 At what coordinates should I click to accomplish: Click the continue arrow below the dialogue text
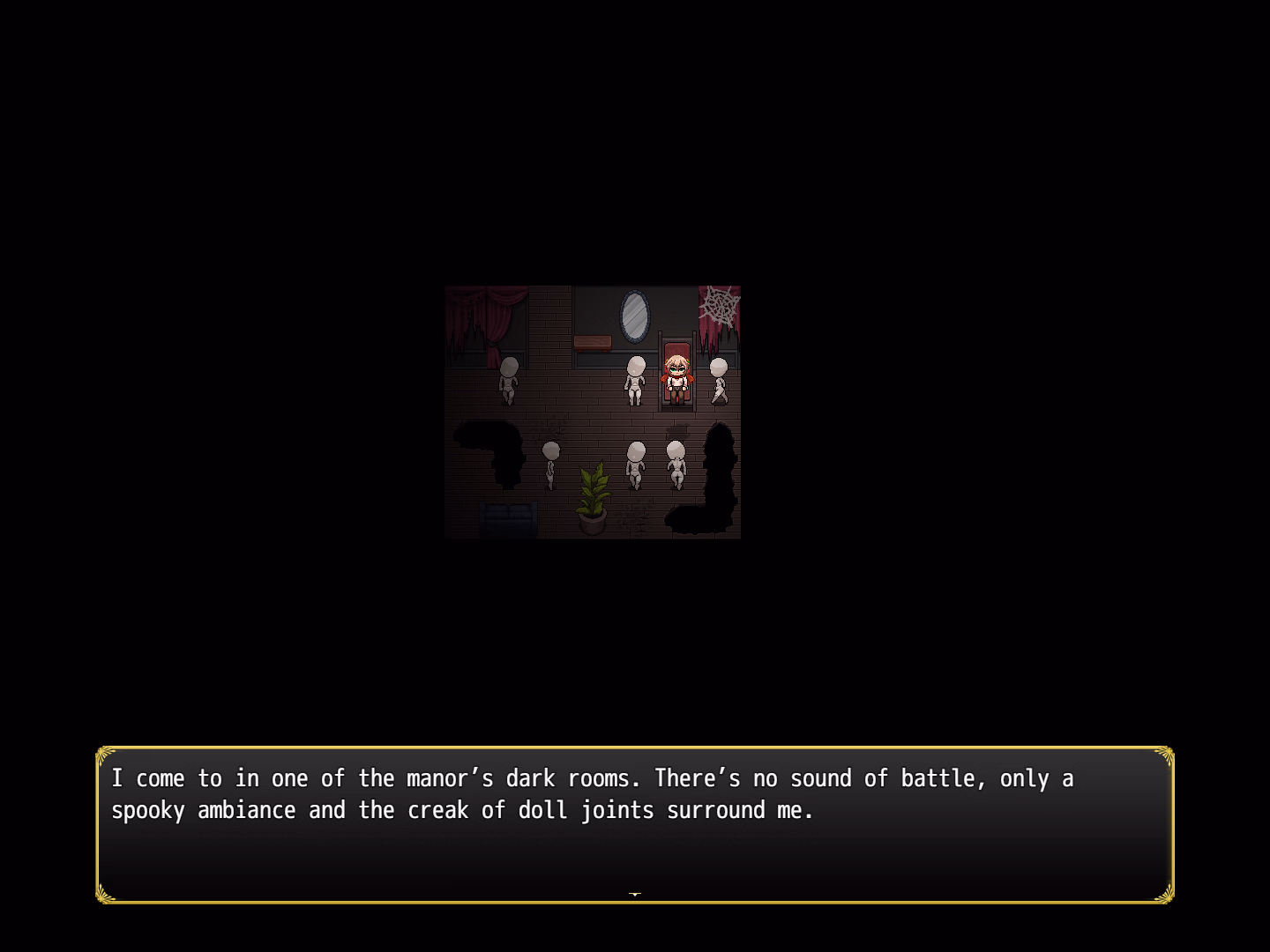(634, 892)
